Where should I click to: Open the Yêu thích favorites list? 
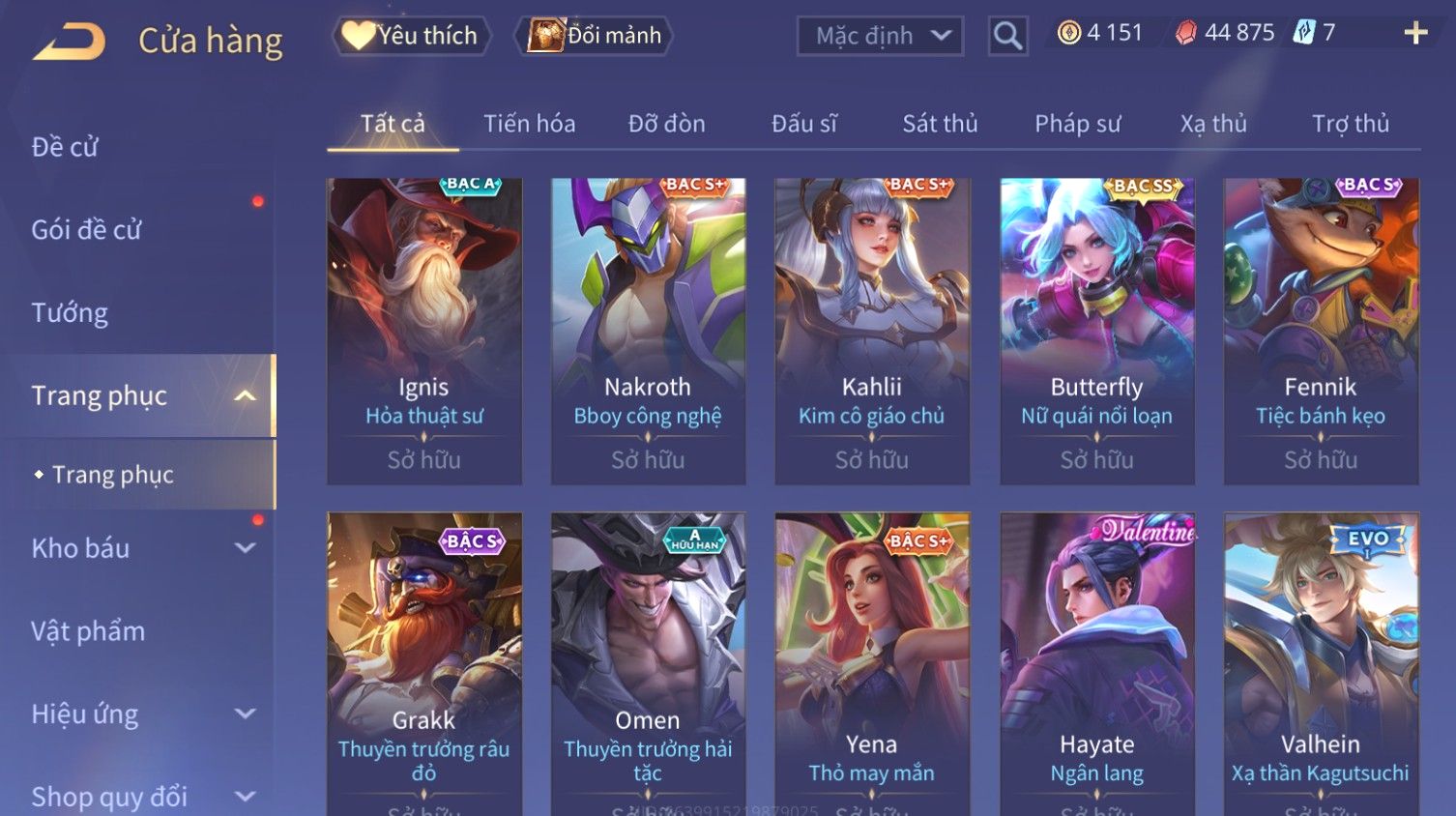[x=412, y=36]
